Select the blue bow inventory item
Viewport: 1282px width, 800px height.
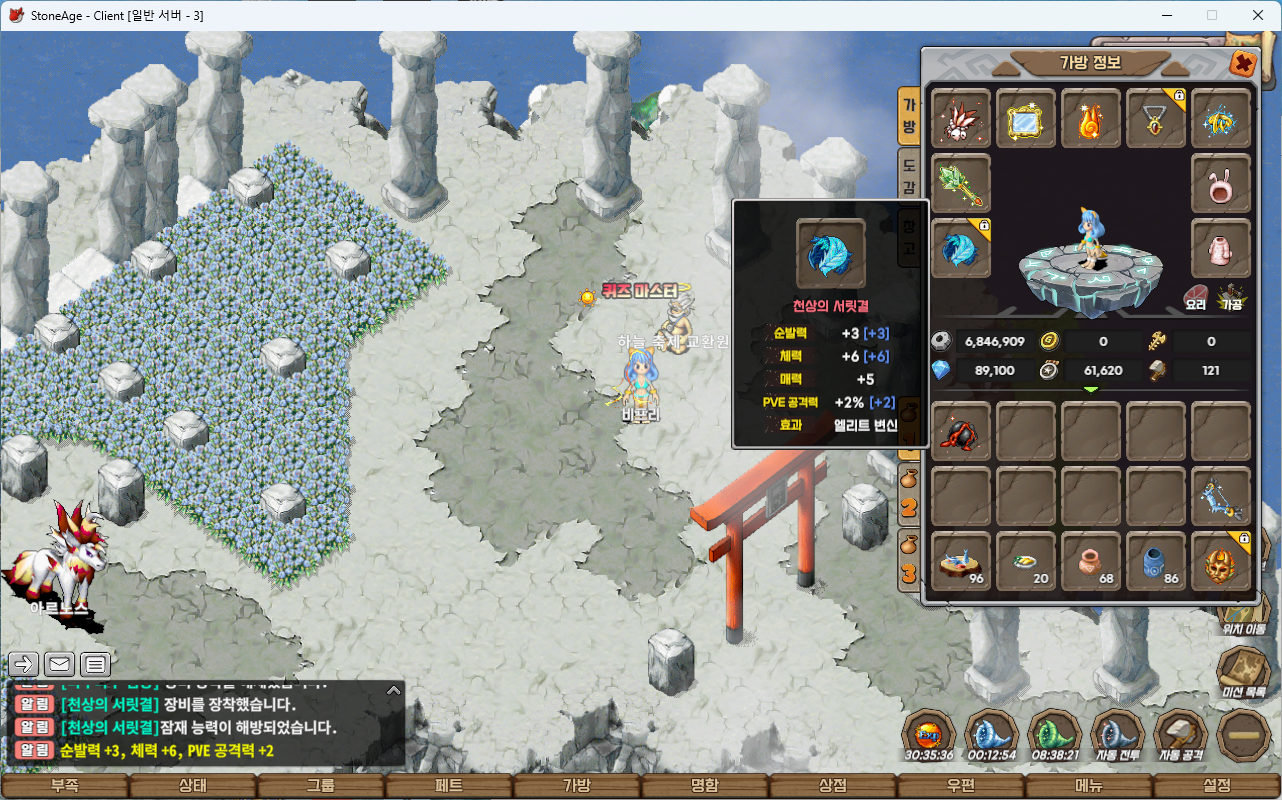[1221, 496]
